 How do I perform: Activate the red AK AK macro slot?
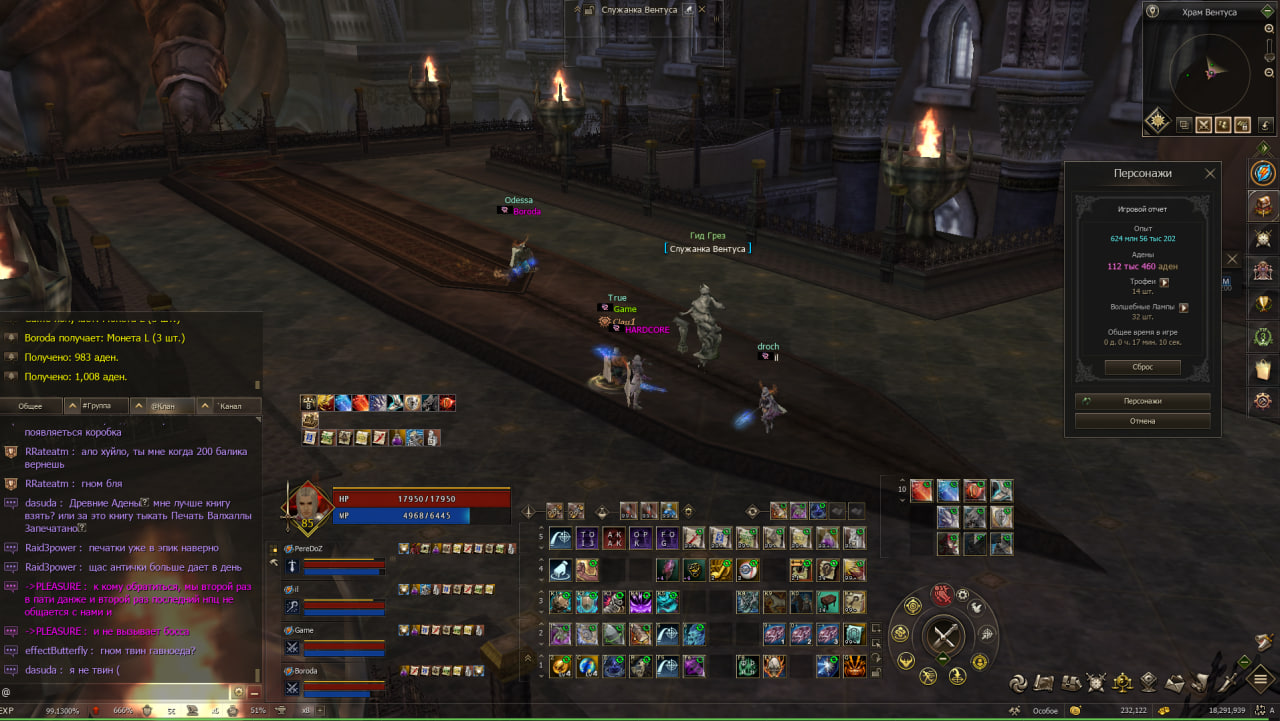coord(614,538)
